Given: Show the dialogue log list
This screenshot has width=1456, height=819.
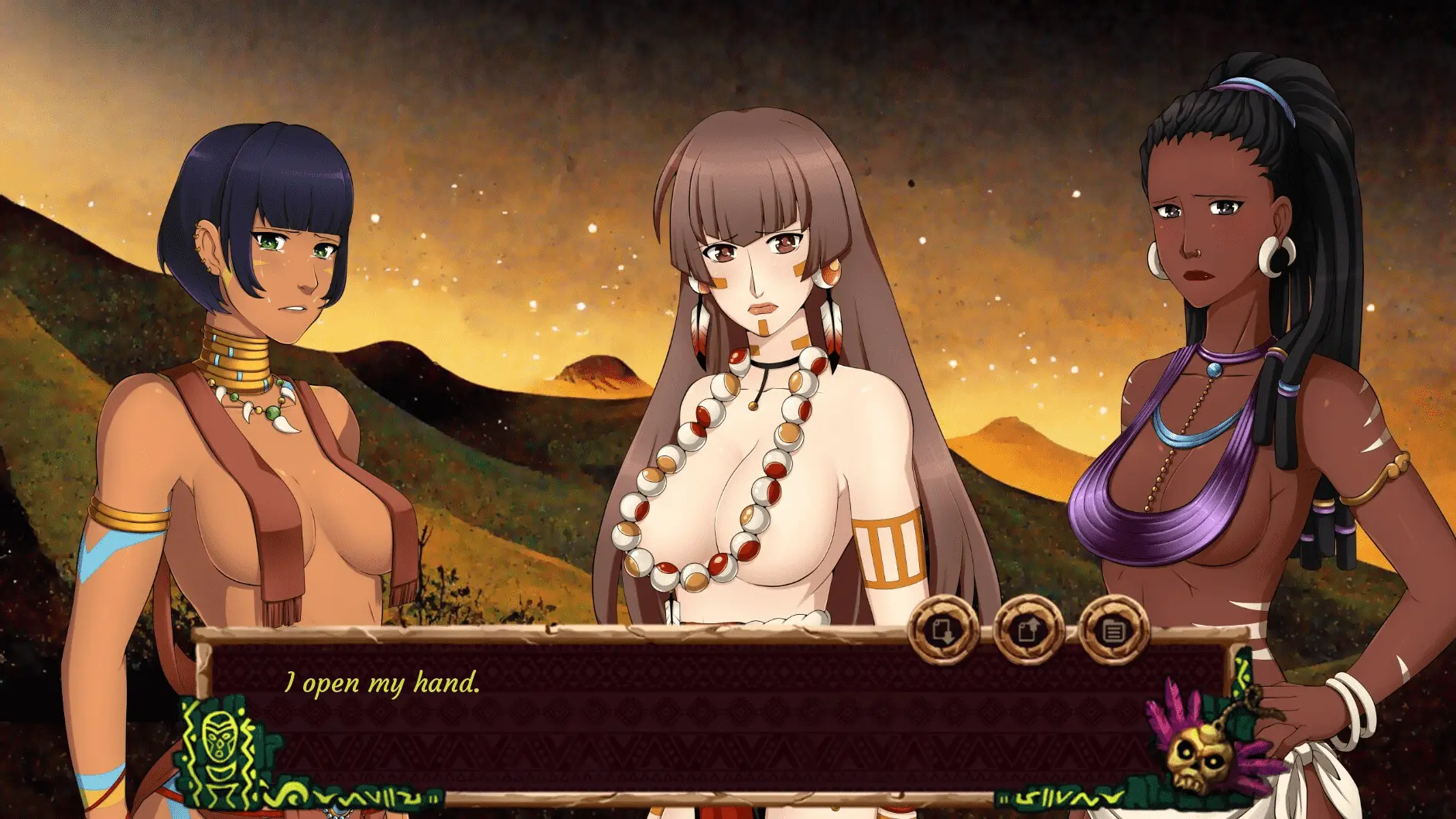Looking at the screenshot, I should 1113,630.
